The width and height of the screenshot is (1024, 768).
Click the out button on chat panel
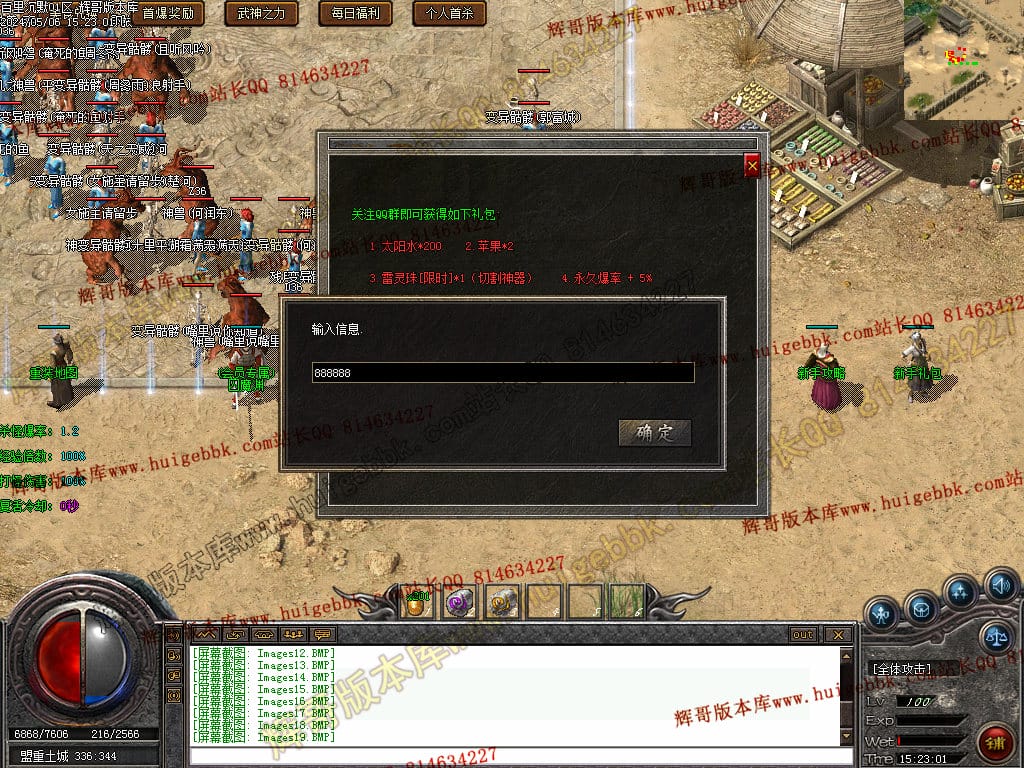click(x=803, y=635)
